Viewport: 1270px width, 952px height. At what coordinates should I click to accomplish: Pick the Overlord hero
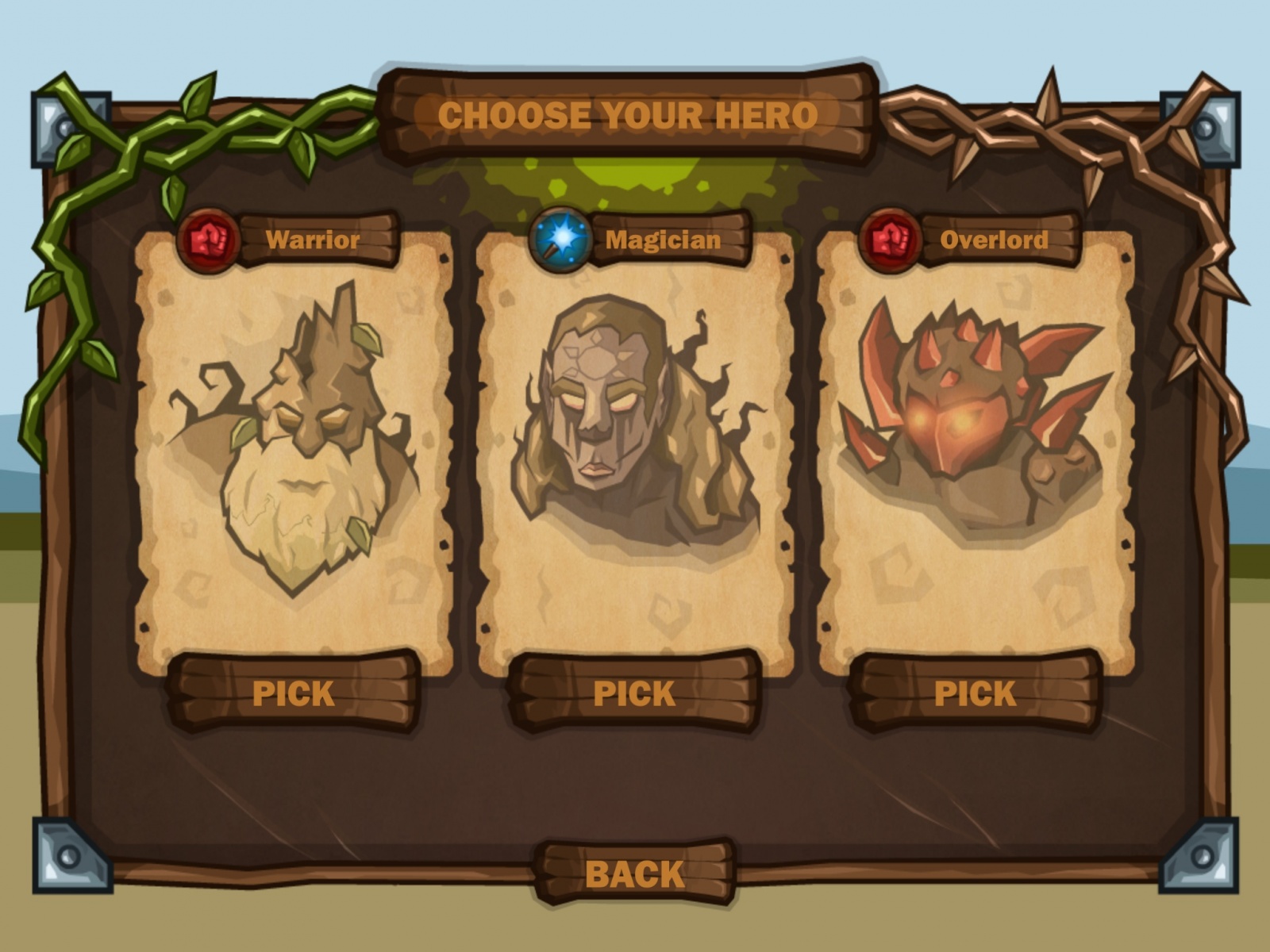974,693
